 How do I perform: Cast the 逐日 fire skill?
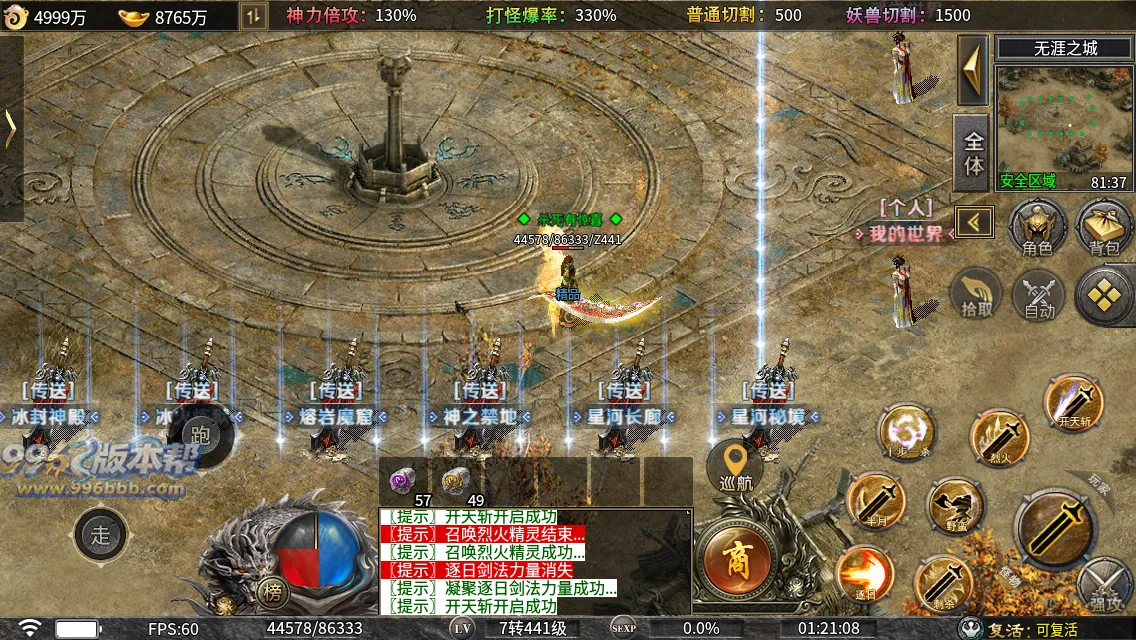(864, 574)
